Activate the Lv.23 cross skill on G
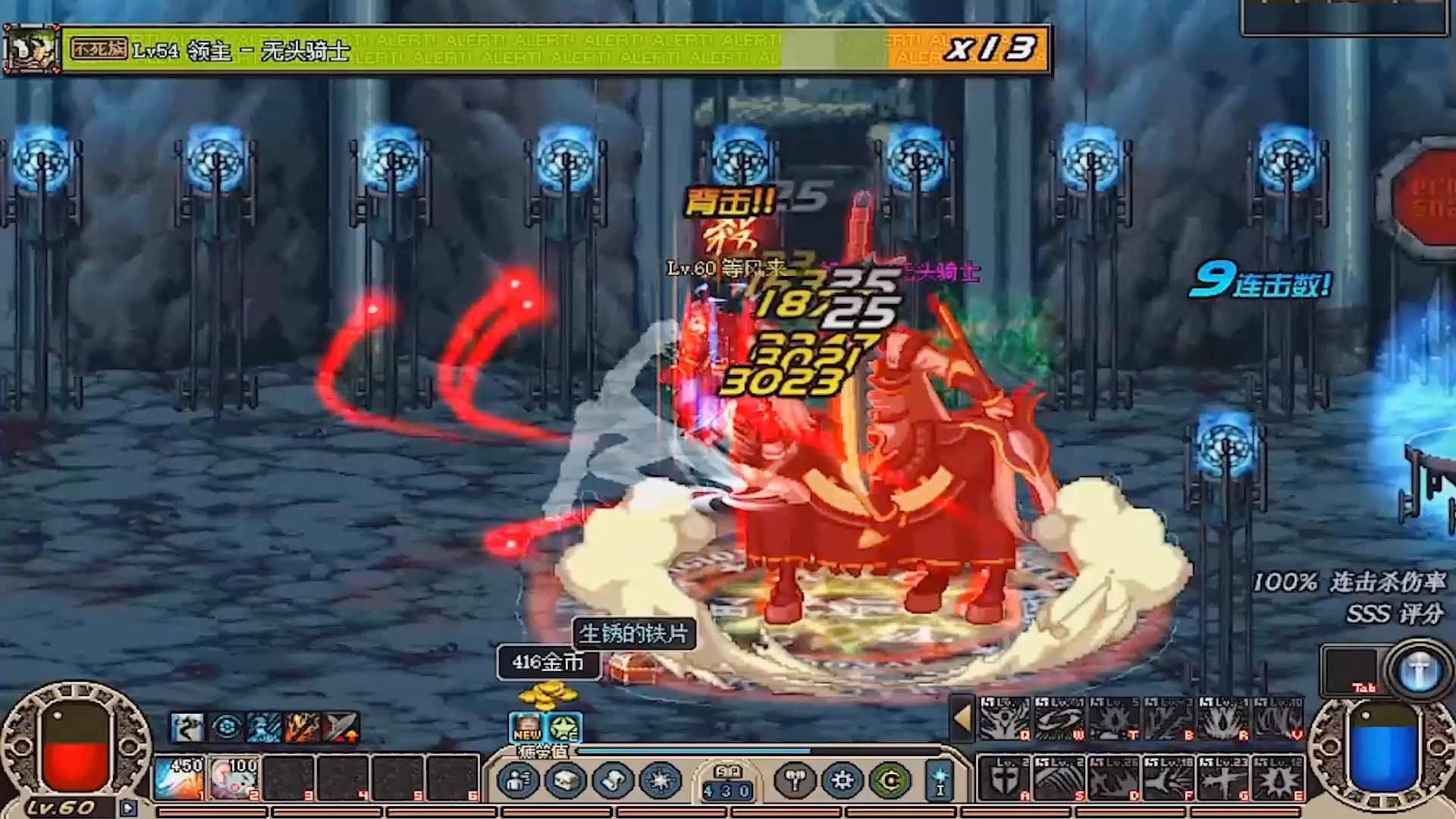 (1222, 778)
